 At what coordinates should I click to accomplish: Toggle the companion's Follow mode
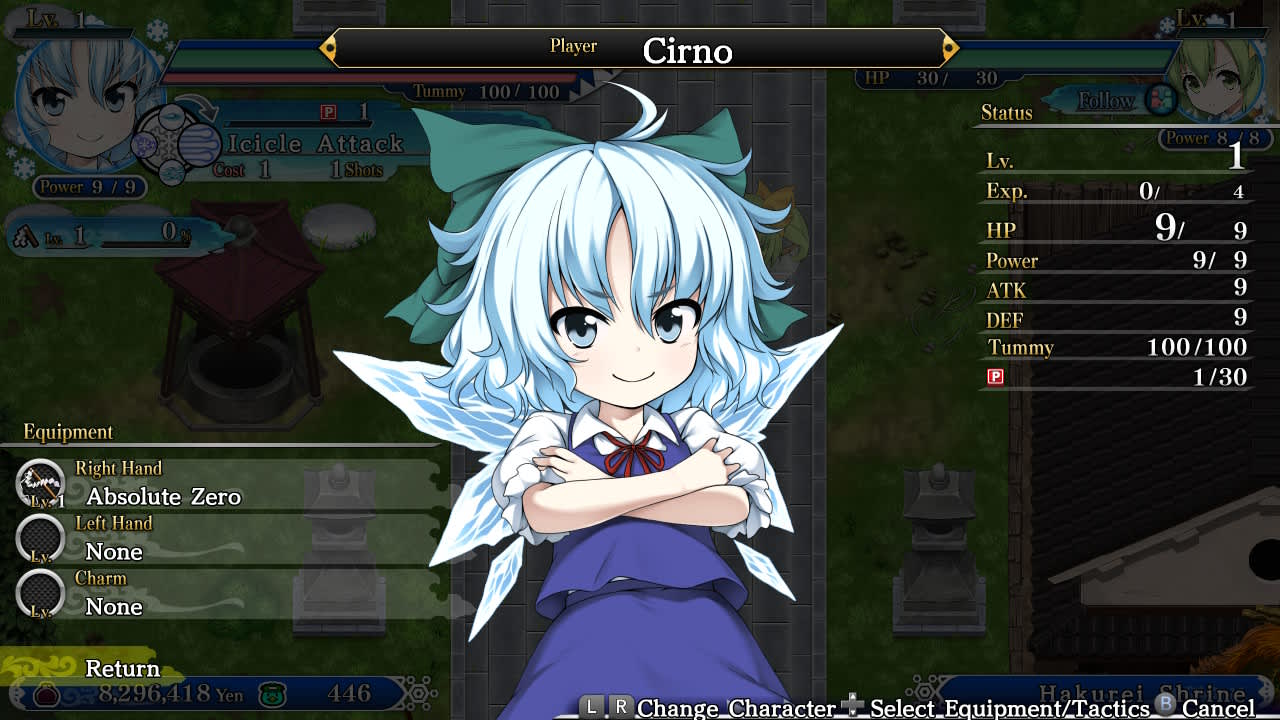click(1108, 101)
